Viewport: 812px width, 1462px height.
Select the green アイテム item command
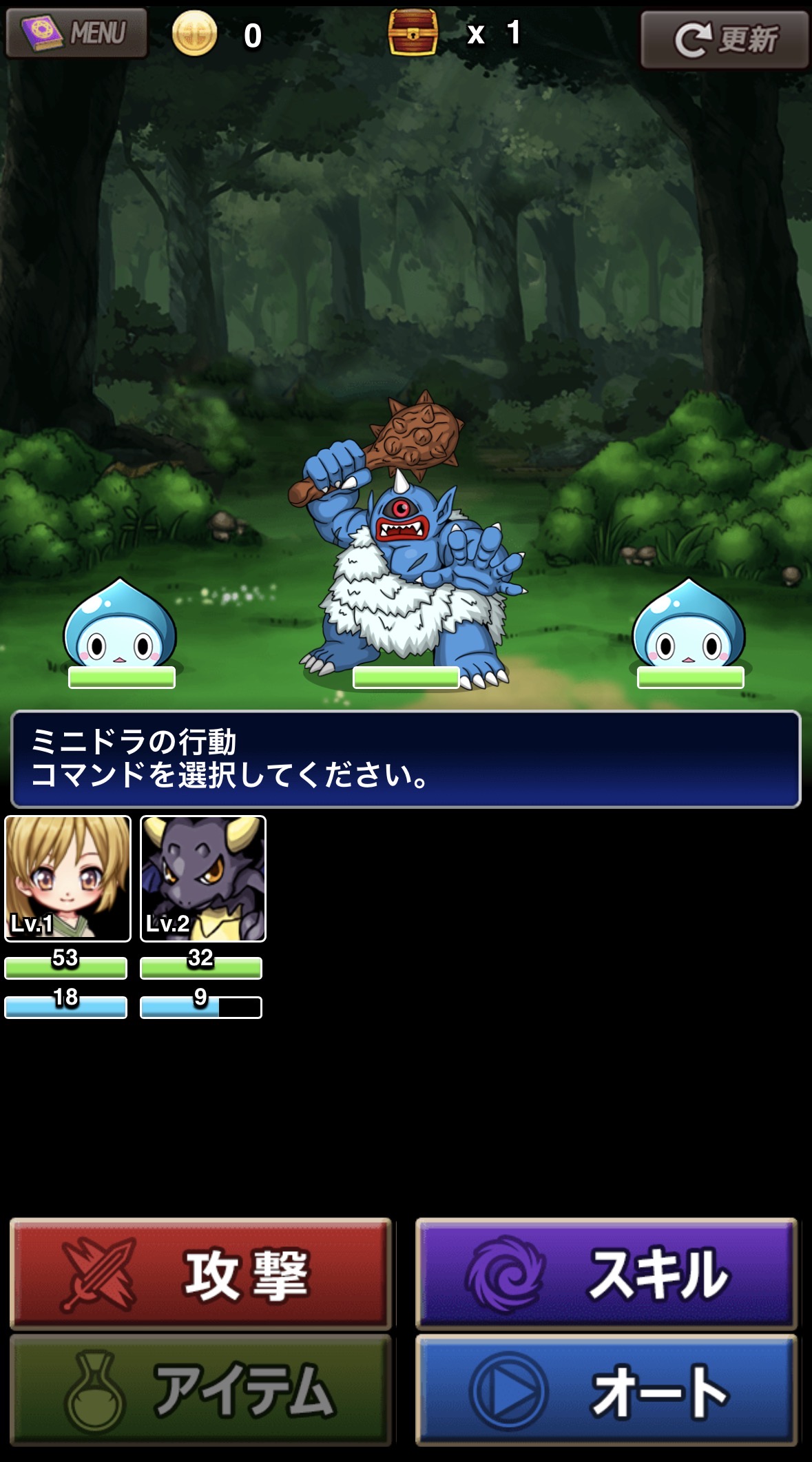tap(200, 1390)
